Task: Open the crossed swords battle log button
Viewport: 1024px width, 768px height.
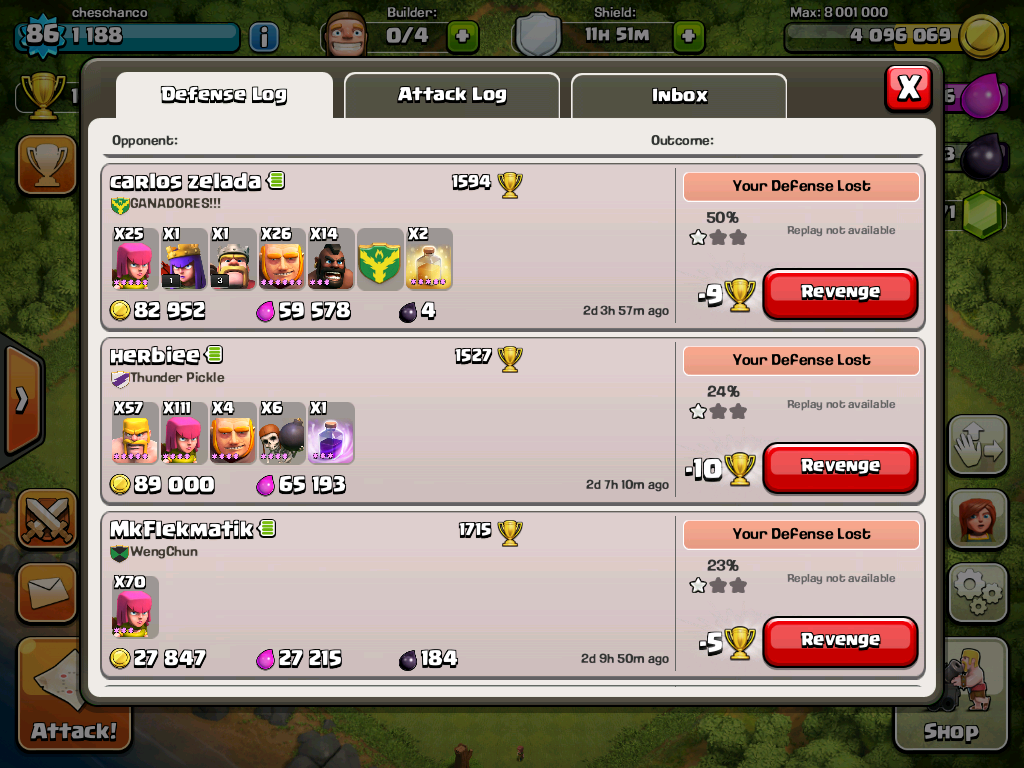Action: click(x=46, y=518)
